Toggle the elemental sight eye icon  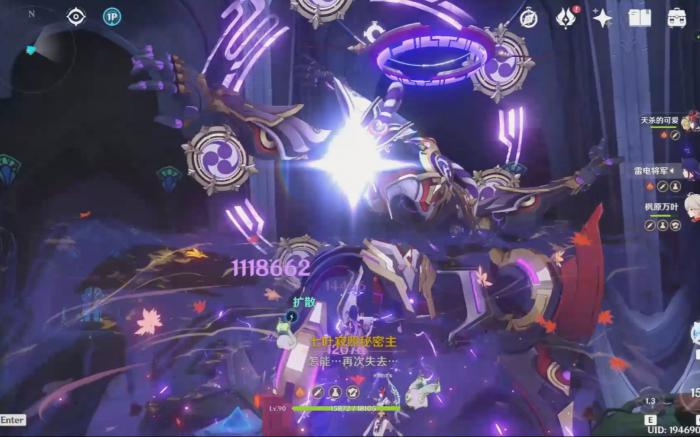click(76, 16)
